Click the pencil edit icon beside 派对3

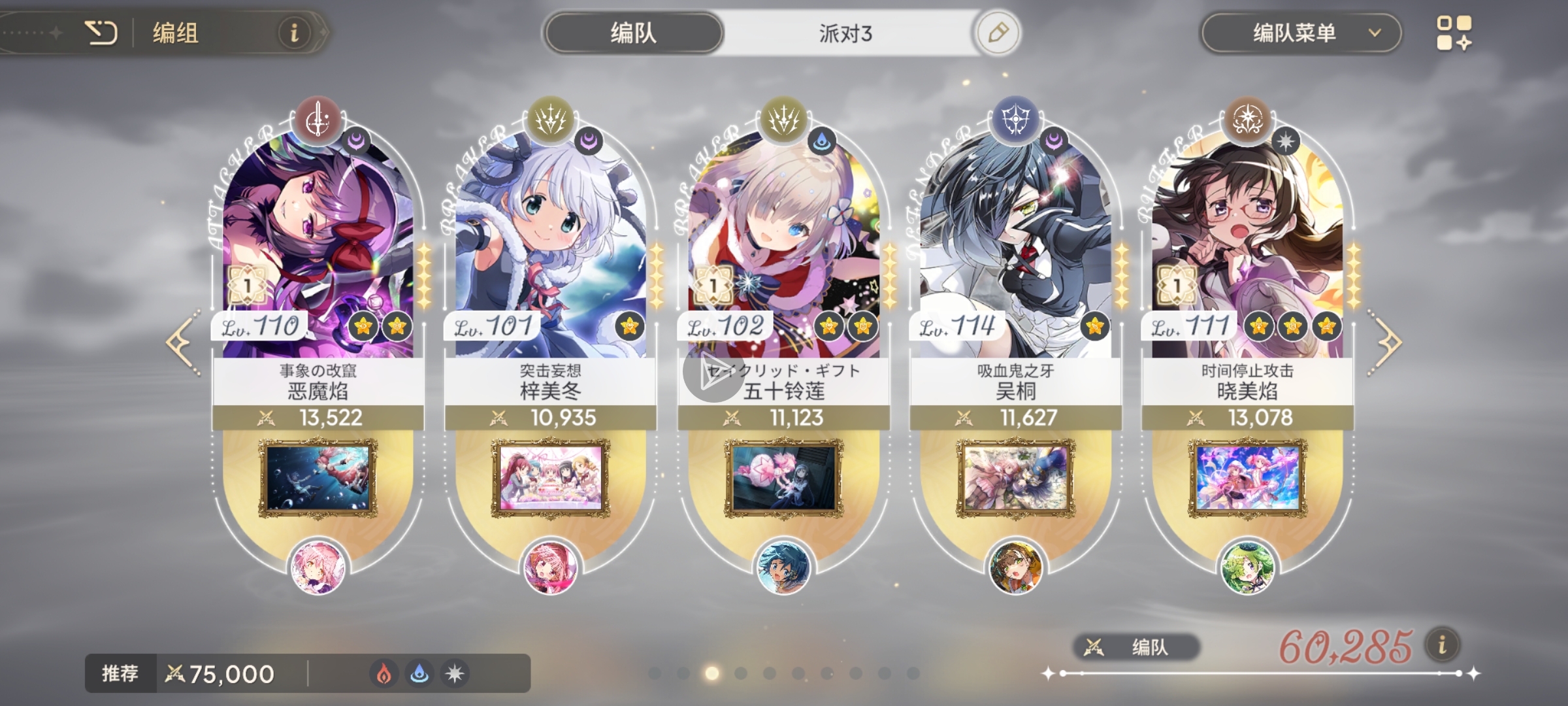click(998, 31)
